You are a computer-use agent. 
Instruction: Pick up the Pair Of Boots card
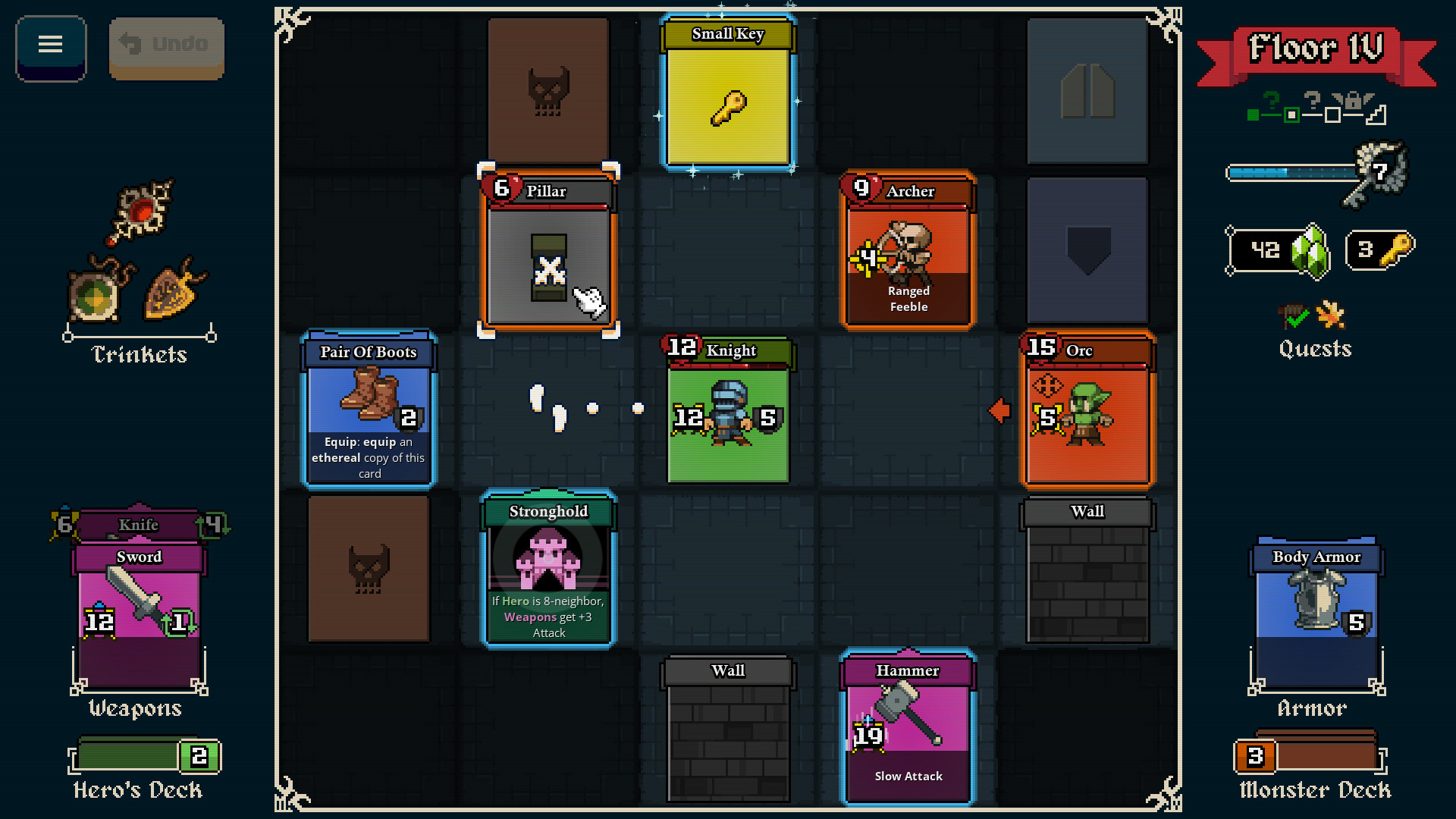(369, 409)
